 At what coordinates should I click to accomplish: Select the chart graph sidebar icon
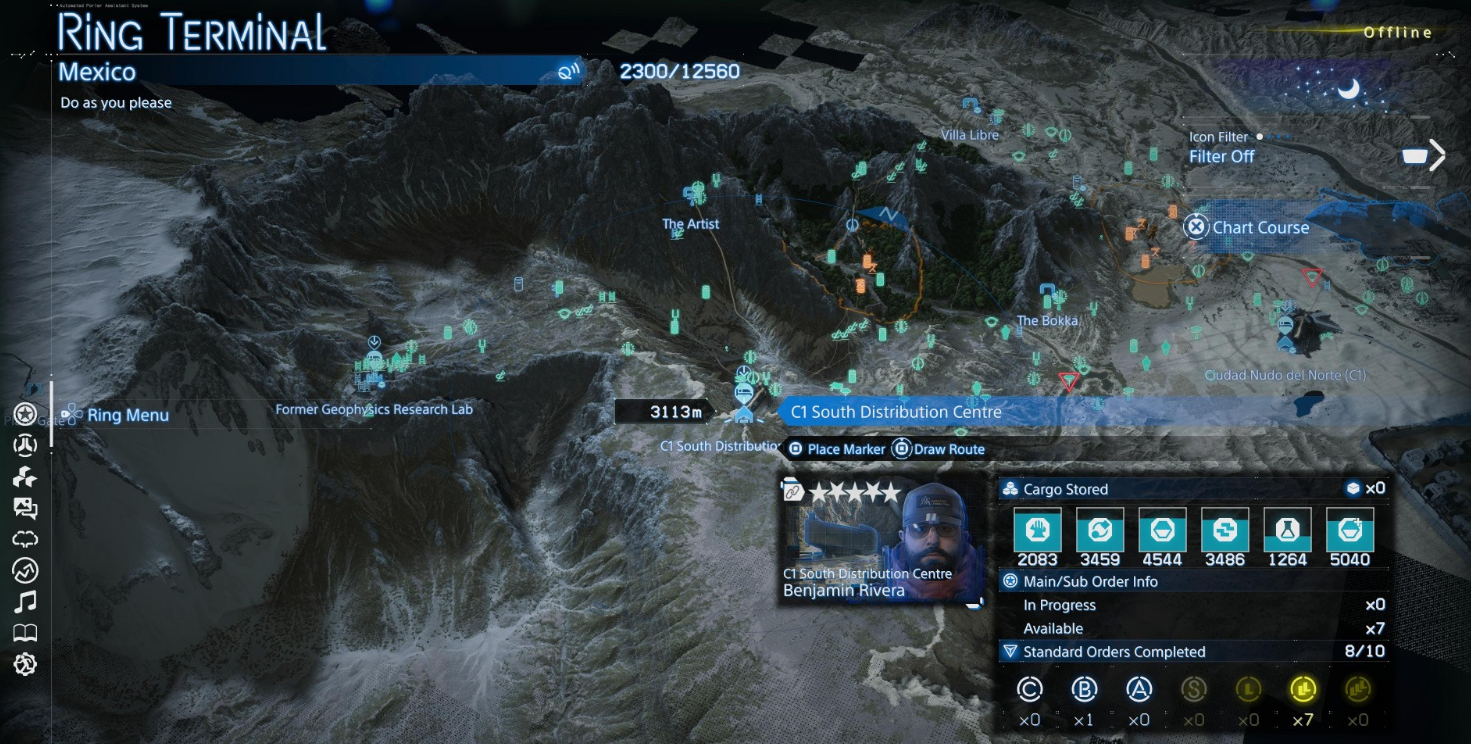point(25,570)
